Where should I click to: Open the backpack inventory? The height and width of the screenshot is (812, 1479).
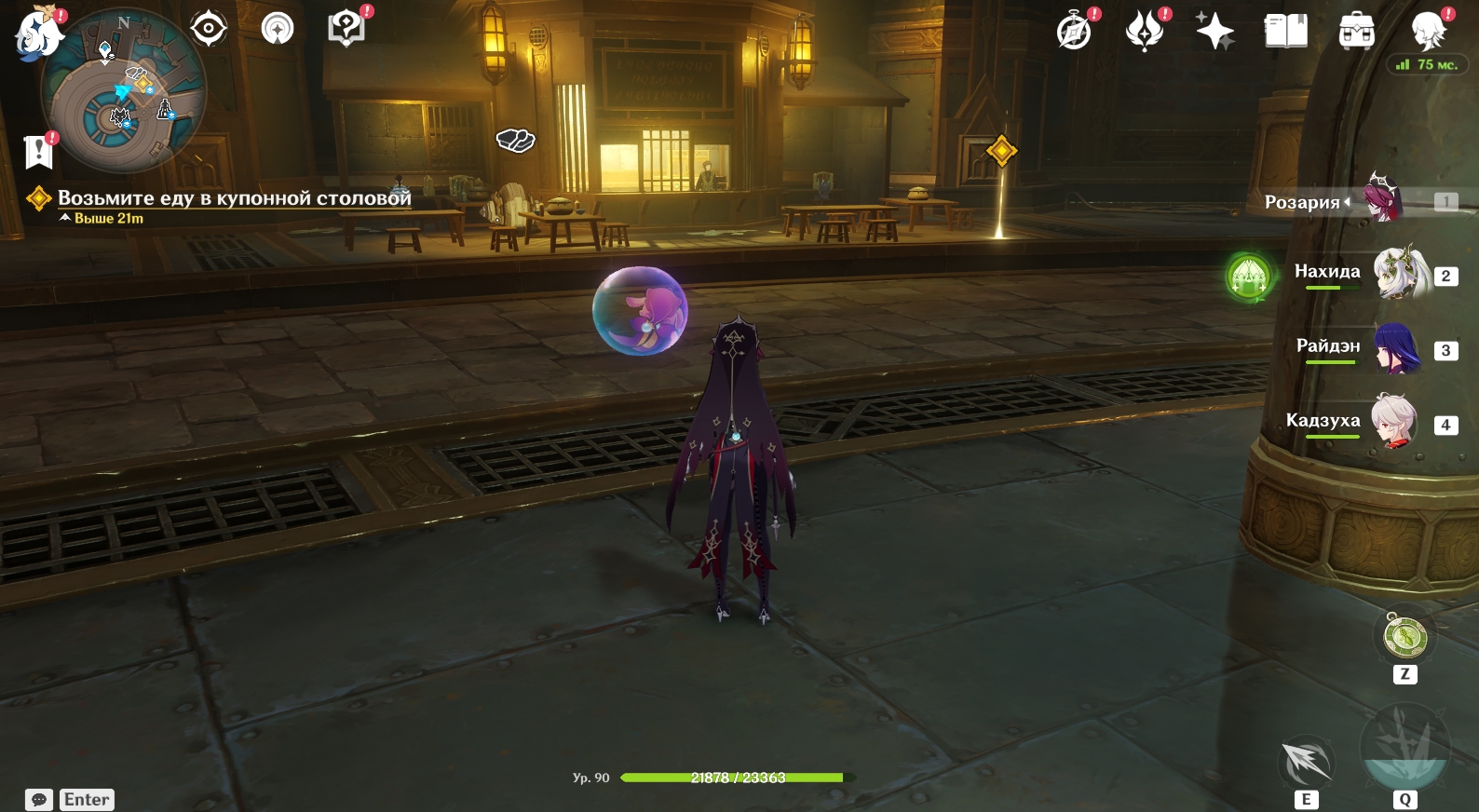coord(1356,32)
